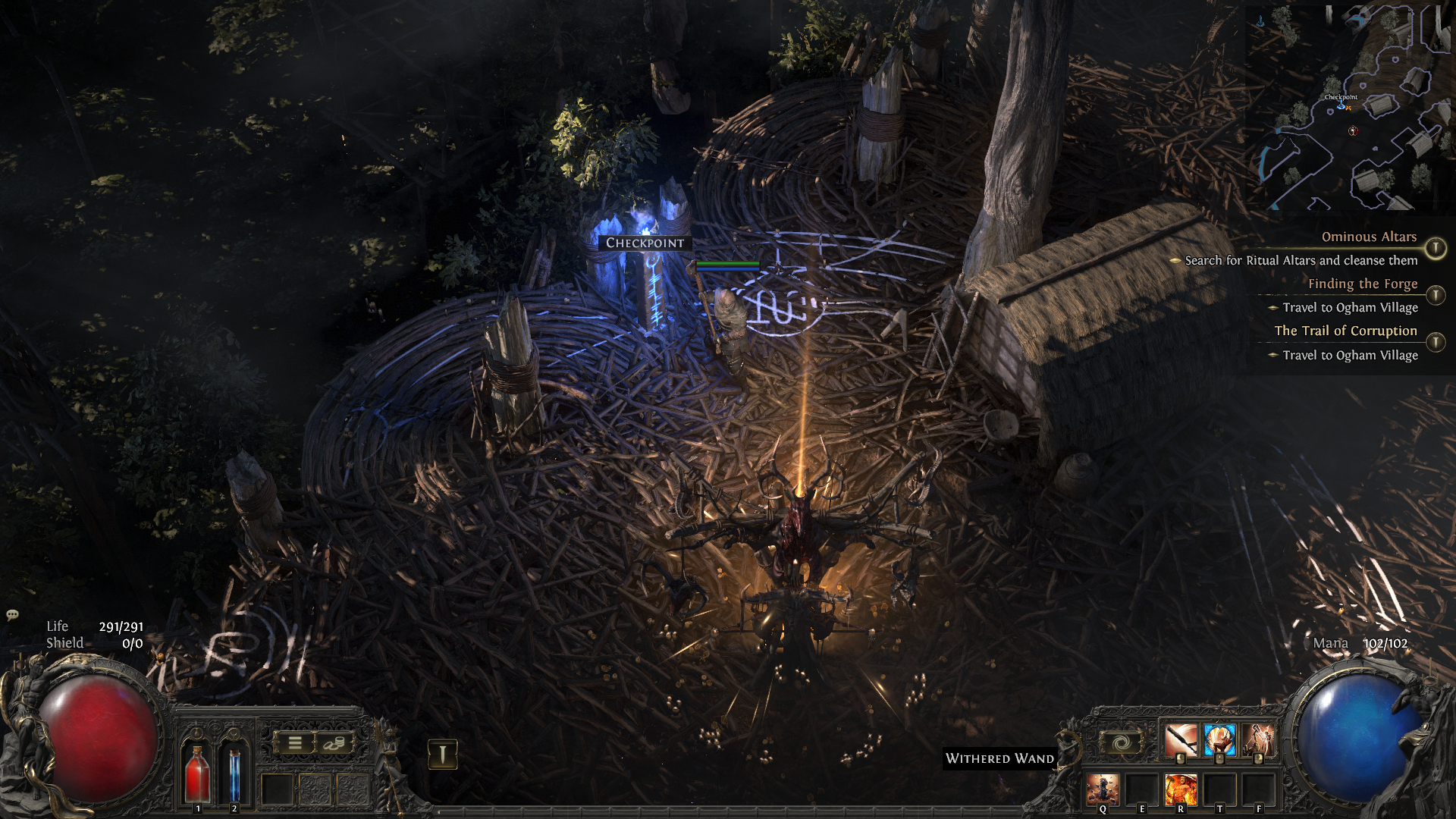
Task: Open the minimap
Action: (x=1347, y=107)
